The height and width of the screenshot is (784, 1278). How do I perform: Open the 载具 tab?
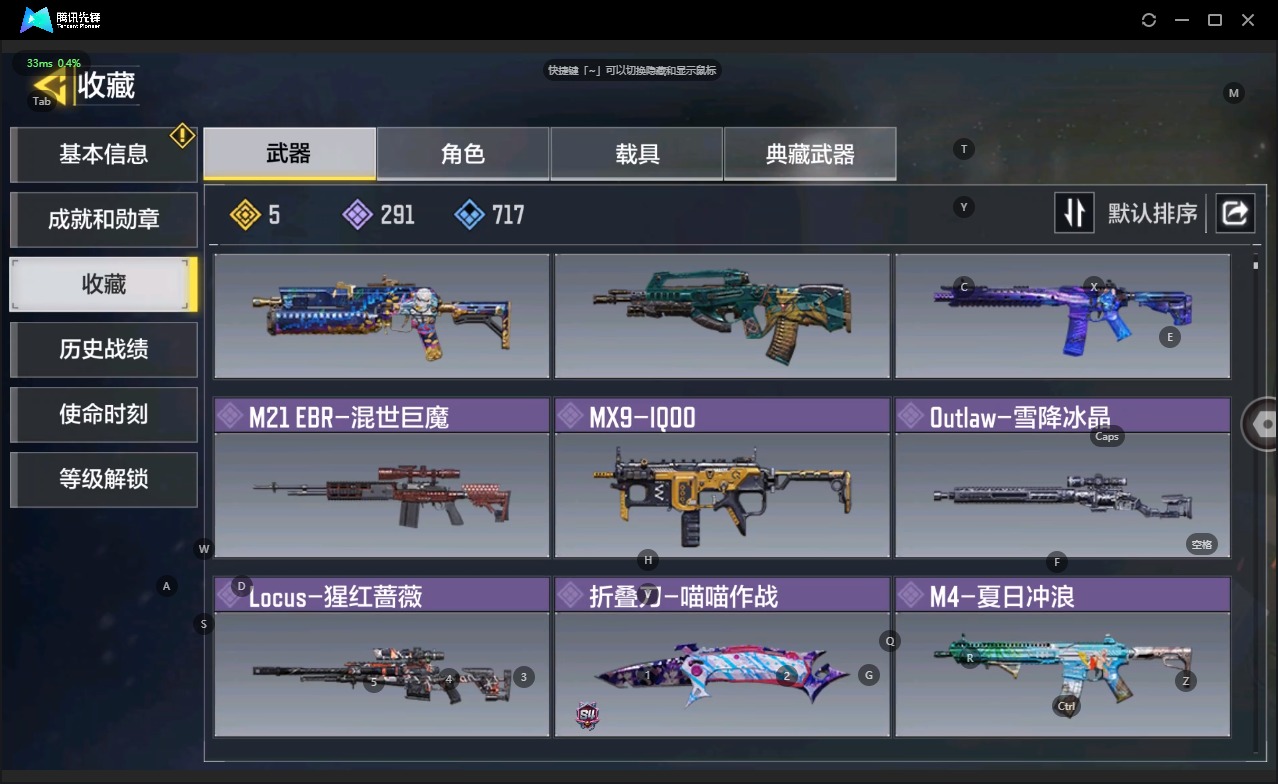tap(637, 153)
